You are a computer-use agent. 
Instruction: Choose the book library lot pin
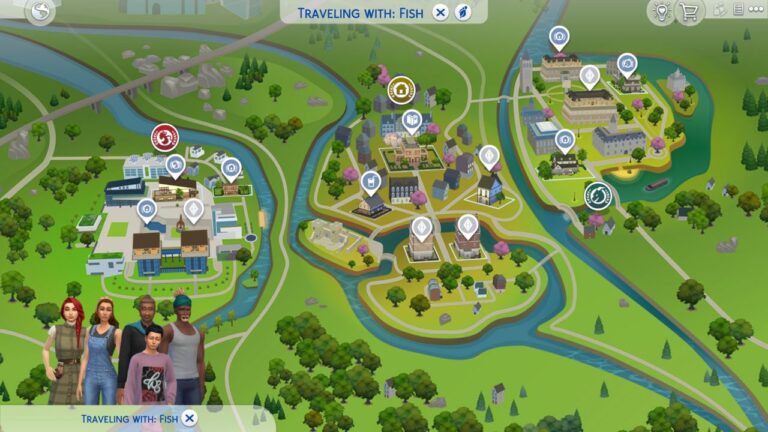click(x=412, y=122)
